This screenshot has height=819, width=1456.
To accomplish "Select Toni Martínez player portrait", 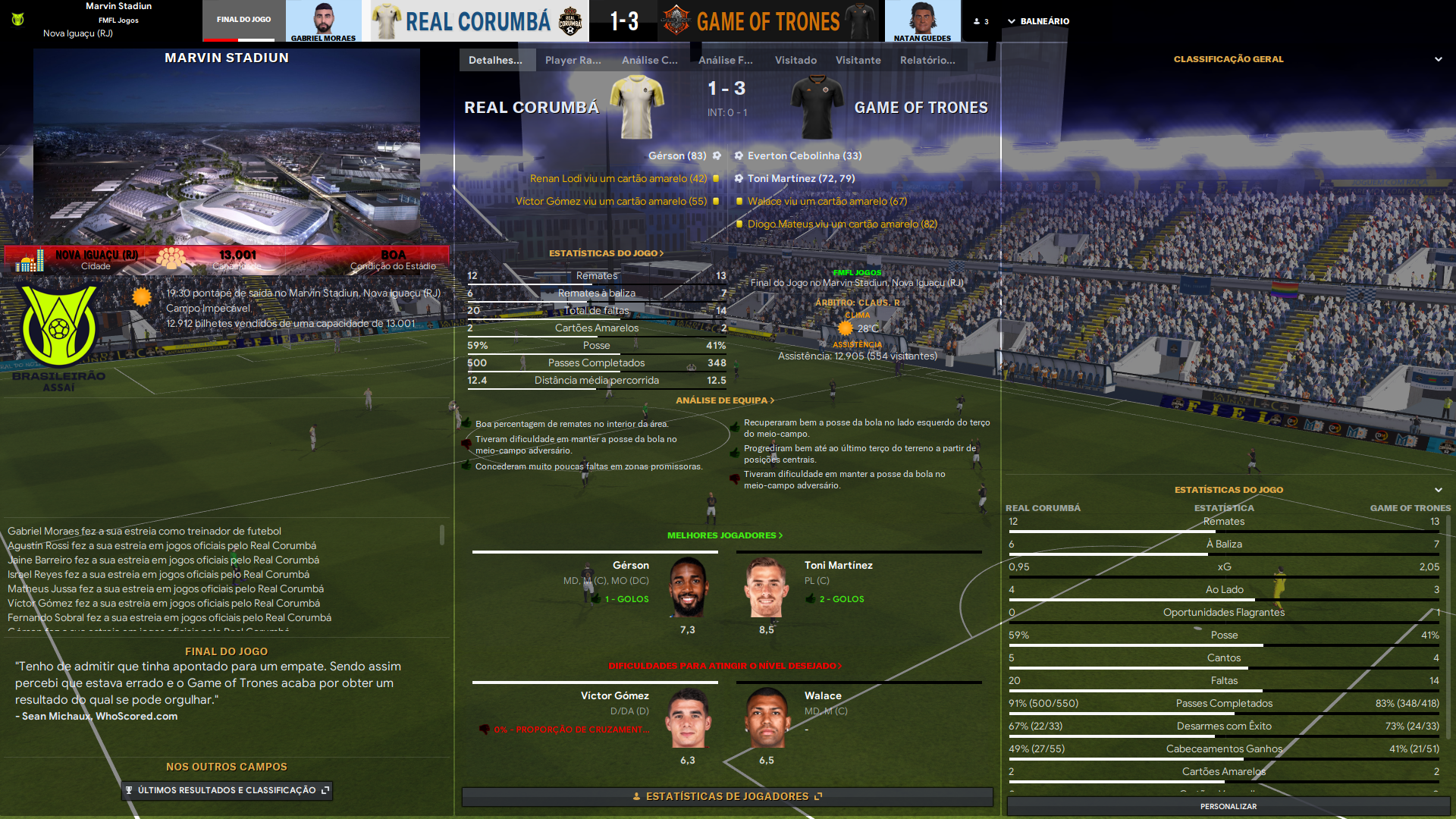I will pyautogui.click(x=766, y=588).
